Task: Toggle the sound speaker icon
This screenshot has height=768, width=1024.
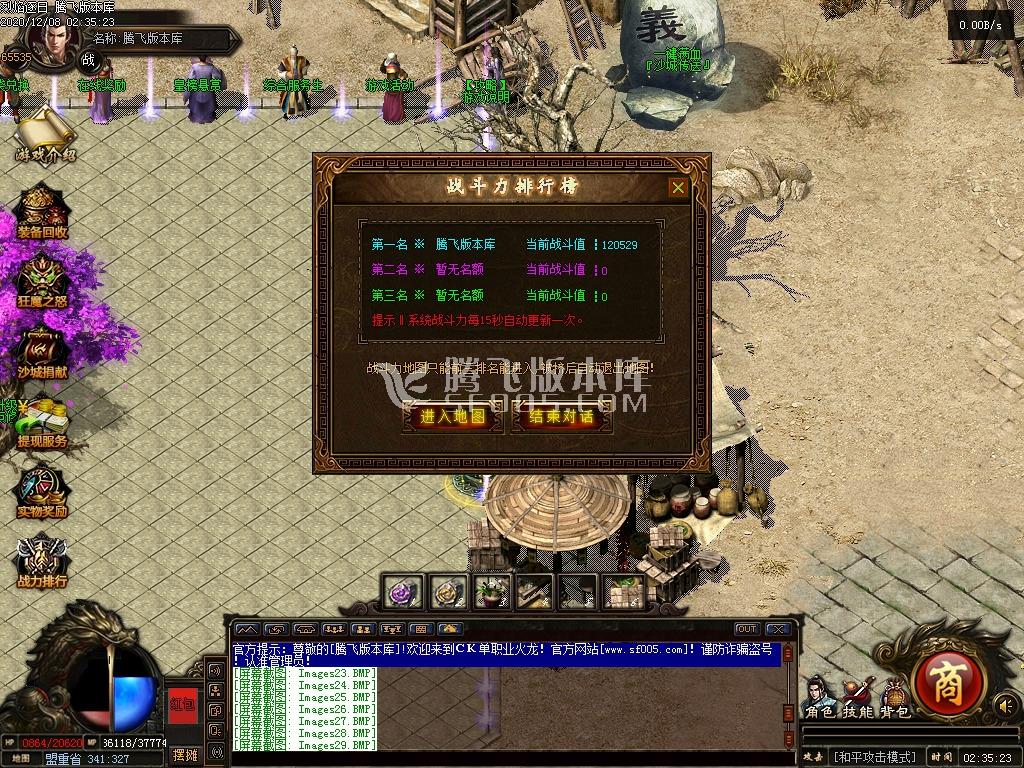Action: pyautogui.click(x=1003, y=706)
